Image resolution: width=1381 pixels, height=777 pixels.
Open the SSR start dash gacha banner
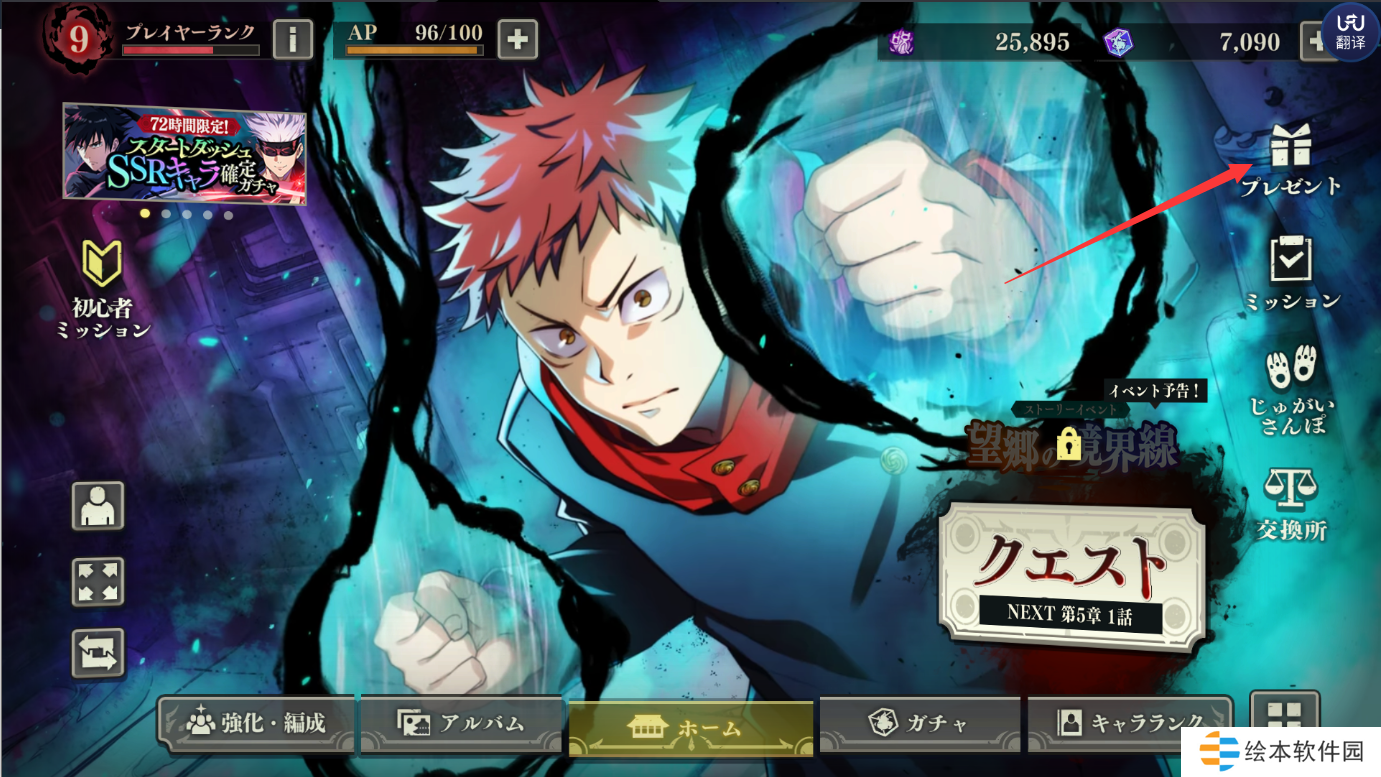coord(185,153)
